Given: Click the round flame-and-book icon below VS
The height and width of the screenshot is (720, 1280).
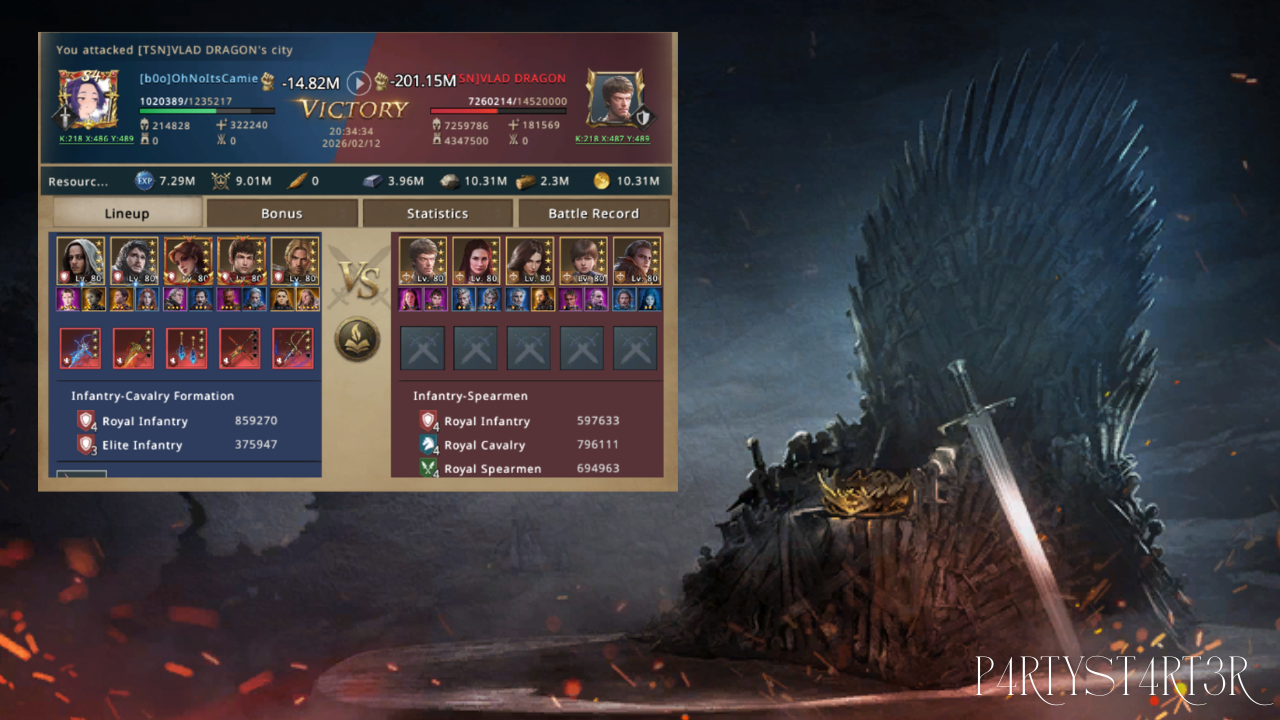Looking at the screenshot, I should click(x=357, y=339).
